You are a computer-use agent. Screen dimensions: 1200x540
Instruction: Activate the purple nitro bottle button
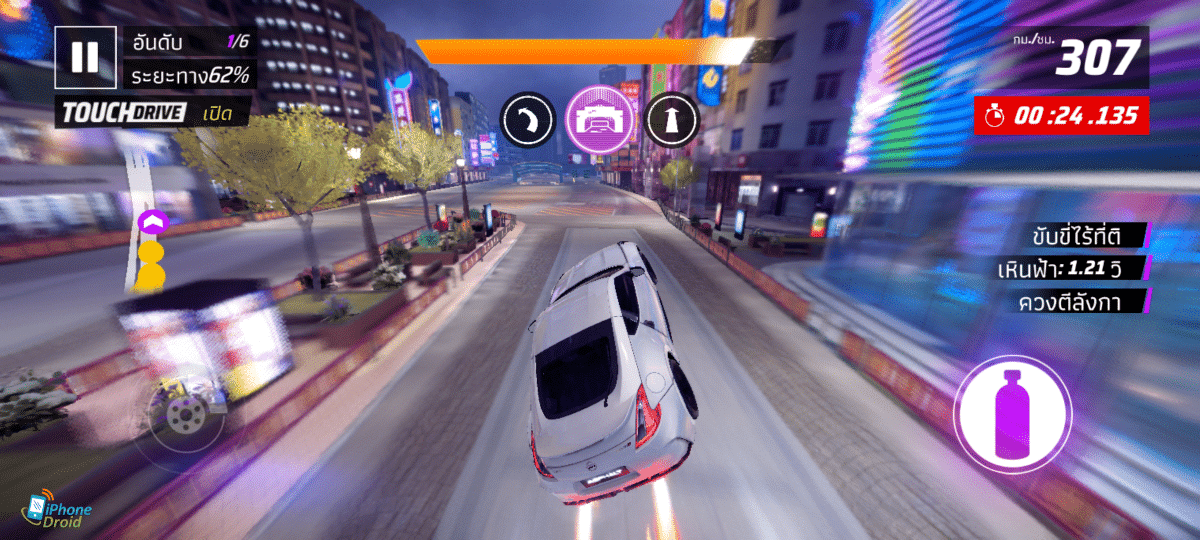tap(1012, 414)
